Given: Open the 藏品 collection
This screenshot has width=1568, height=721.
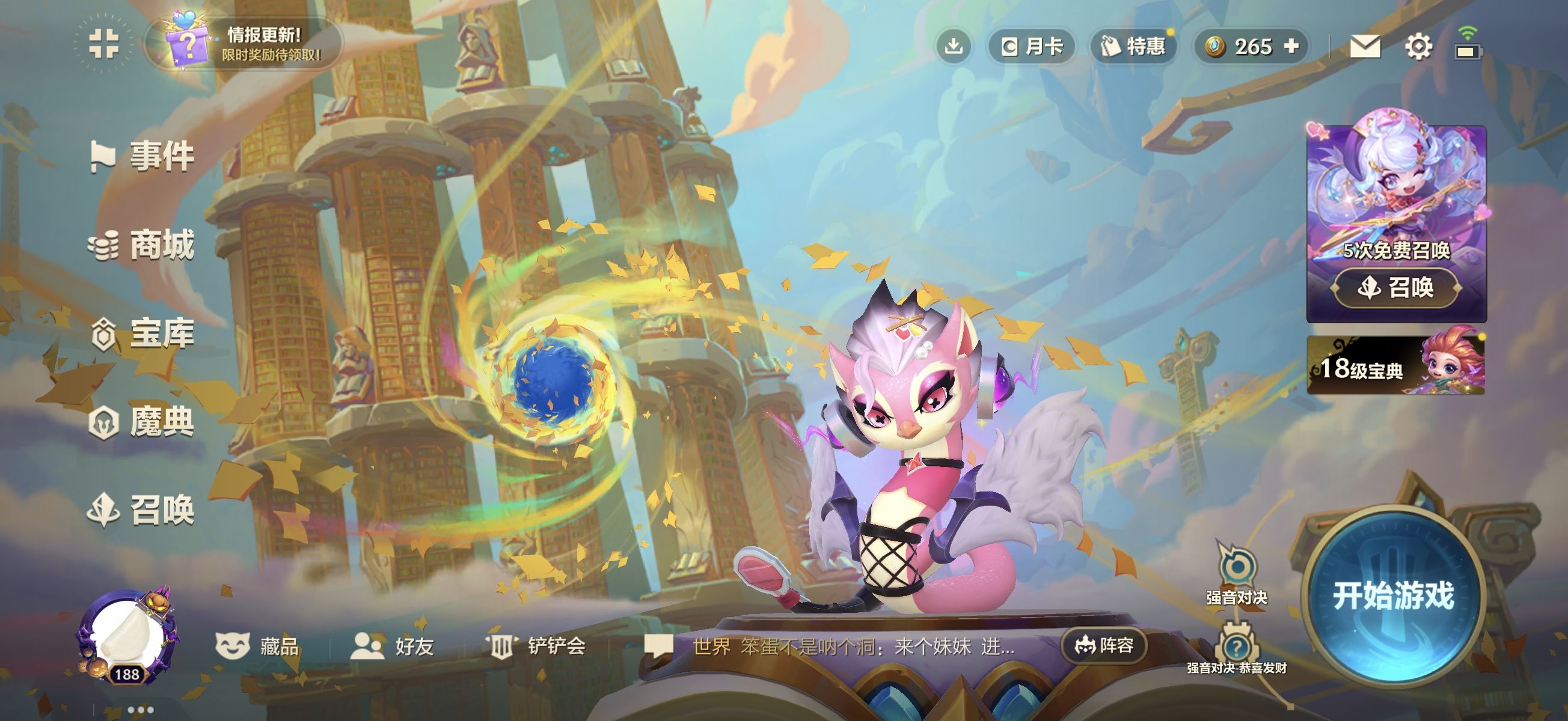Looking at the screenshot, I should click(258, 645).
